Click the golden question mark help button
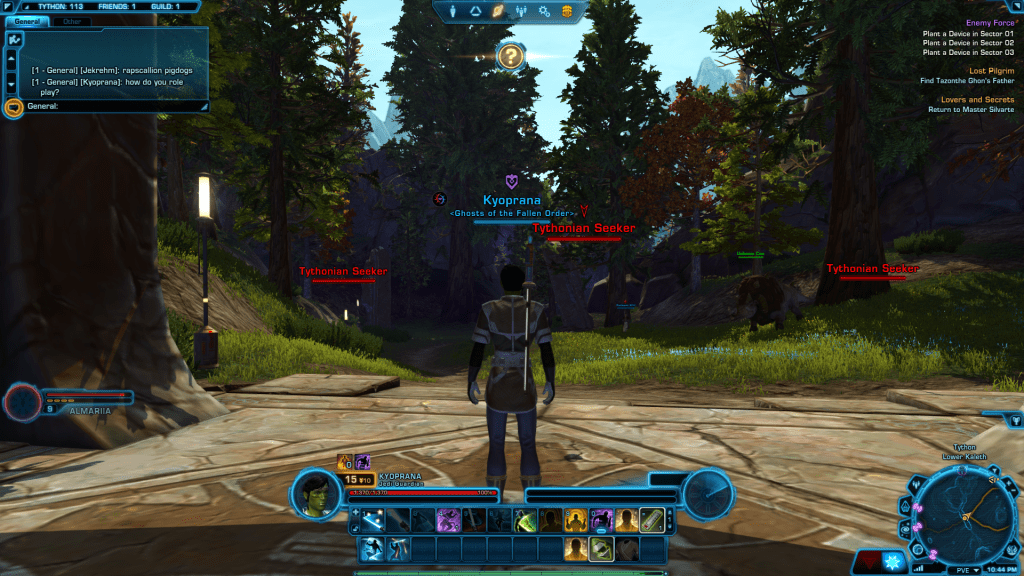1024x576 pixels. coord(510,57)
